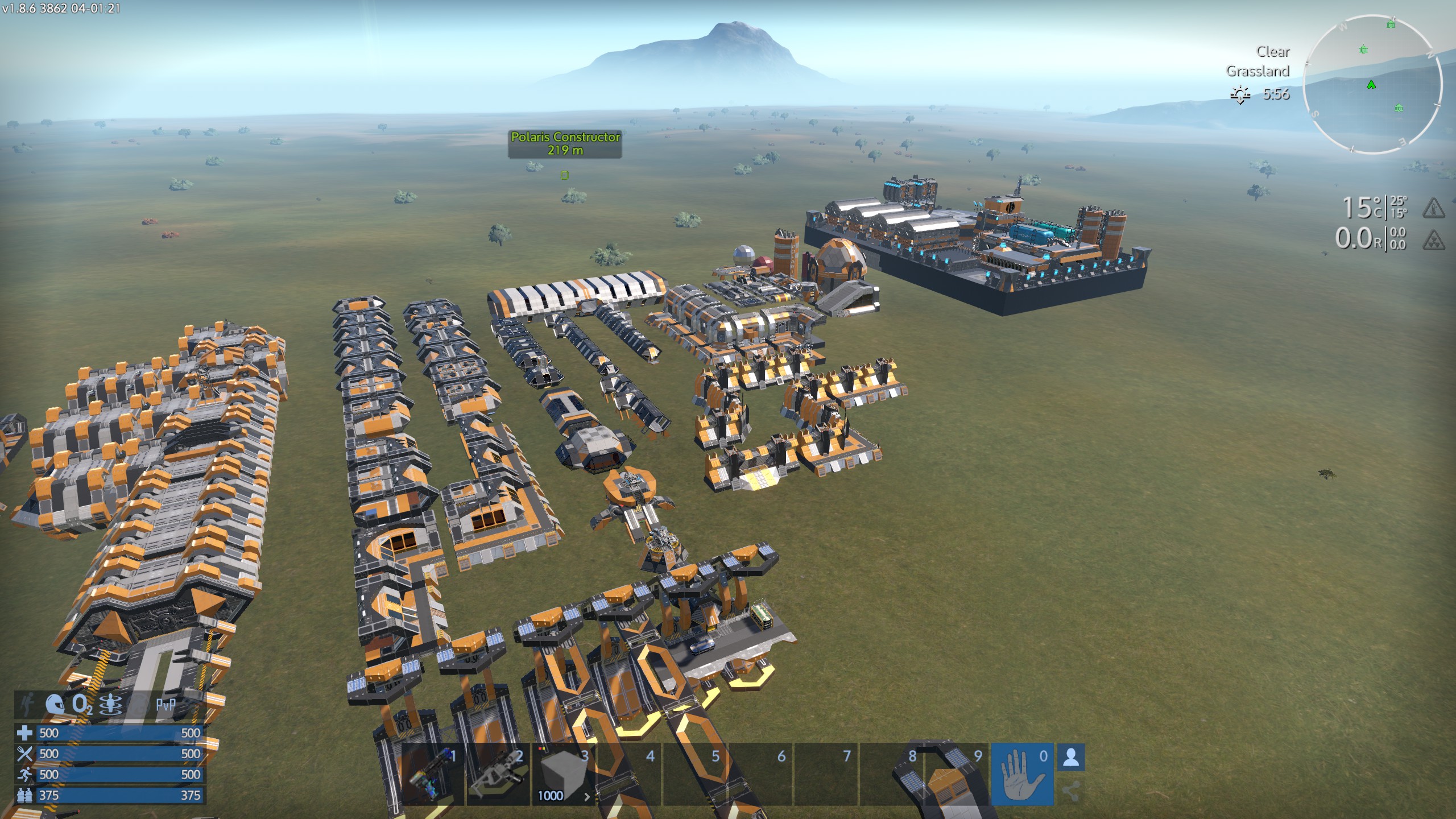Open the player profile icon beside the hotbar
1456x819 pixels.
click(1070, 758)
